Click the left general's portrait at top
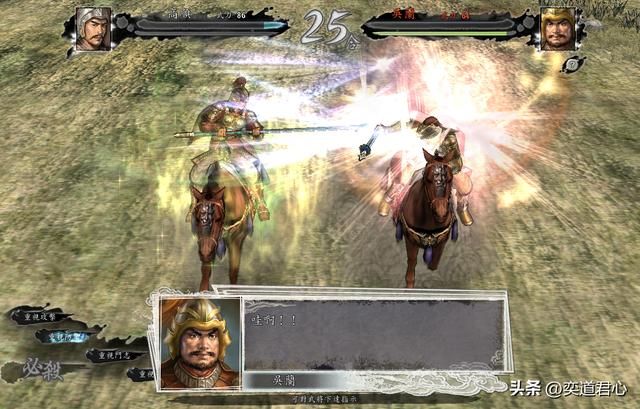Screen dimensions: 640x409 92,28
